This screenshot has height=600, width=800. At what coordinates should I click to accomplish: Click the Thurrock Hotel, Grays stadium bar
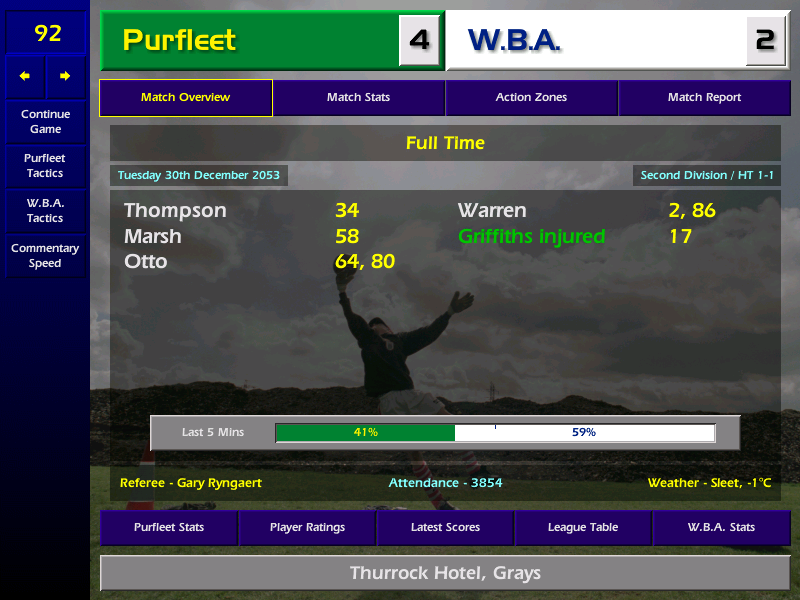click(445, 573)
